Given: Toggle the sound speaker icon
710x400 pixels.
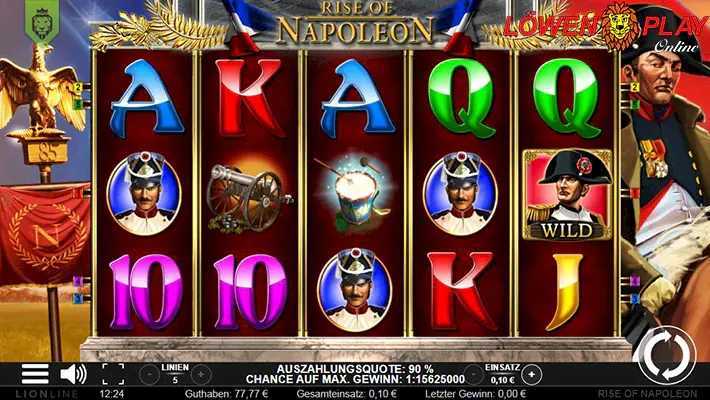Looking at the screenshot, I should pos(72,374).
